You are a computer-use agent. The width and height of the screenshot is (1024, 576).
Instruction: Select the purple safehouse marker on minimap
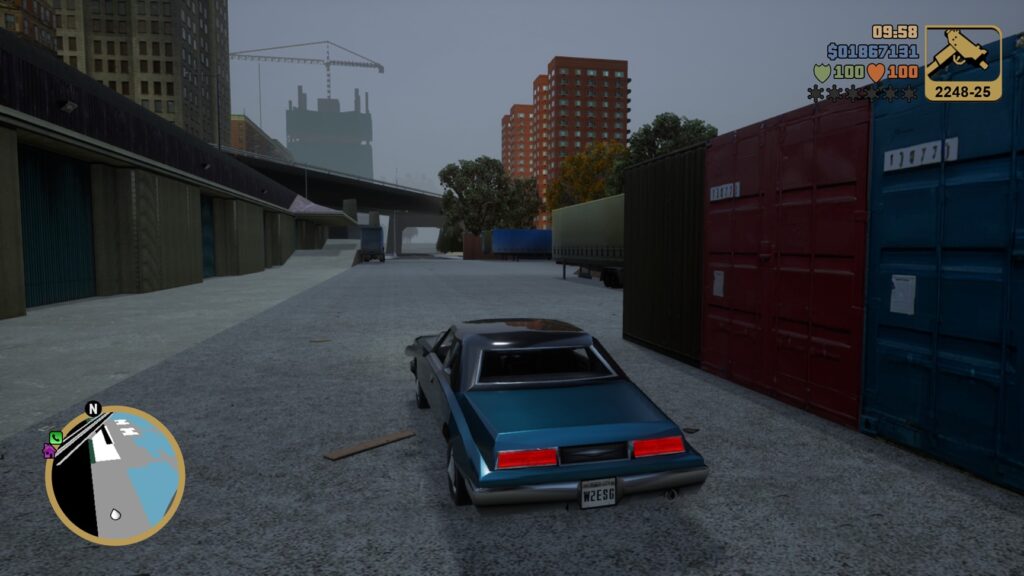coord(49,450)
